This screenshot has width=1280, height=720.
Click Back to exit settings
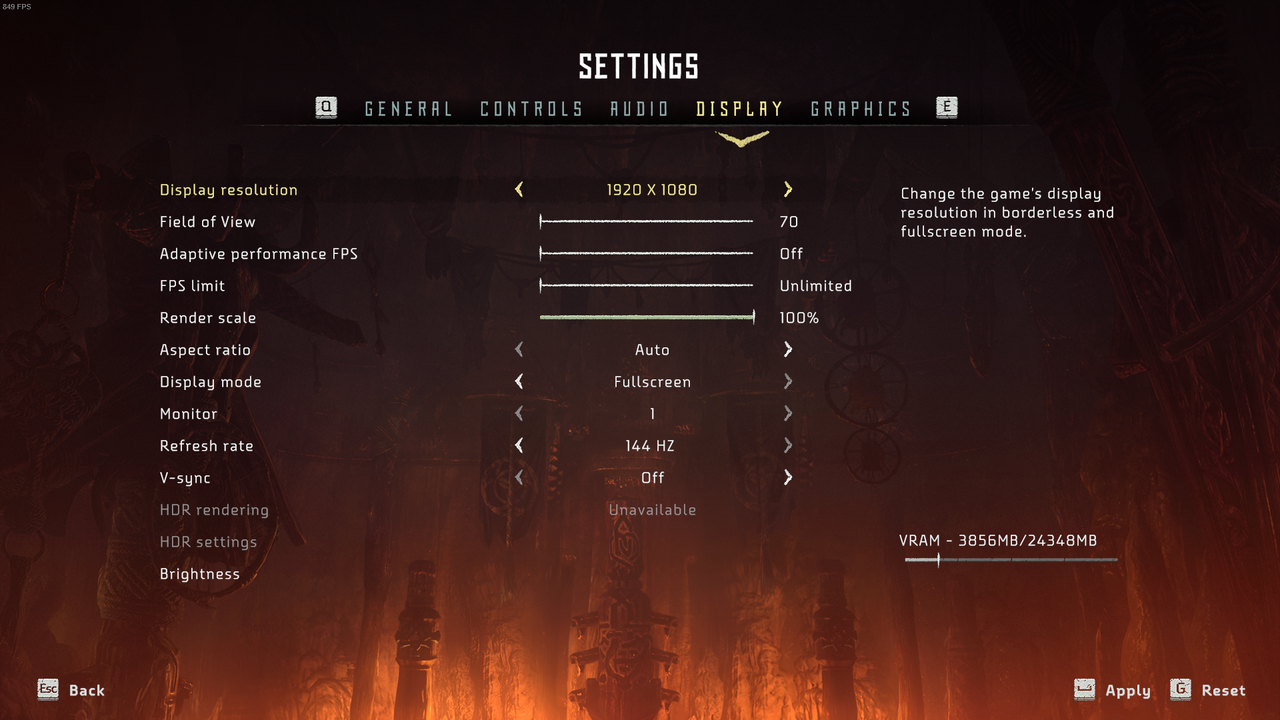pyautogui.click(x=86, y=689)
